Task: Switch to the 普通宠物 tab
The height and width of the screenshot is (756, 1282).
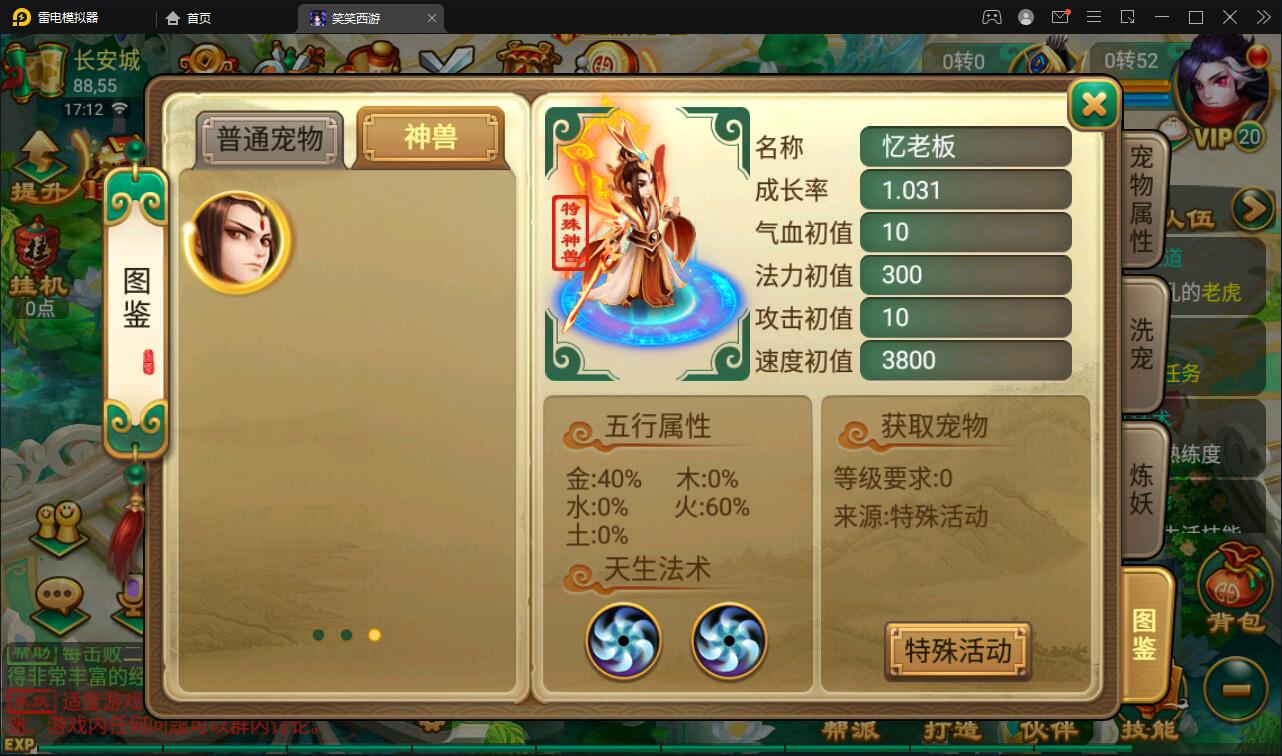Action: pos(268,139)
